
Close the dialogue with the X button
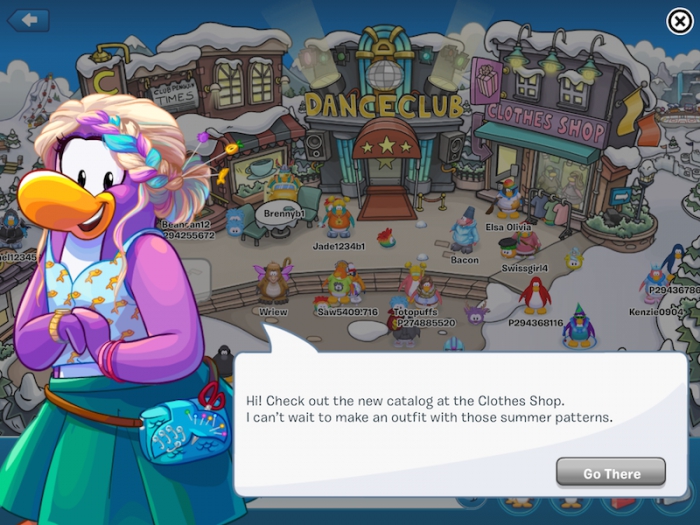(x=678, y=22)
